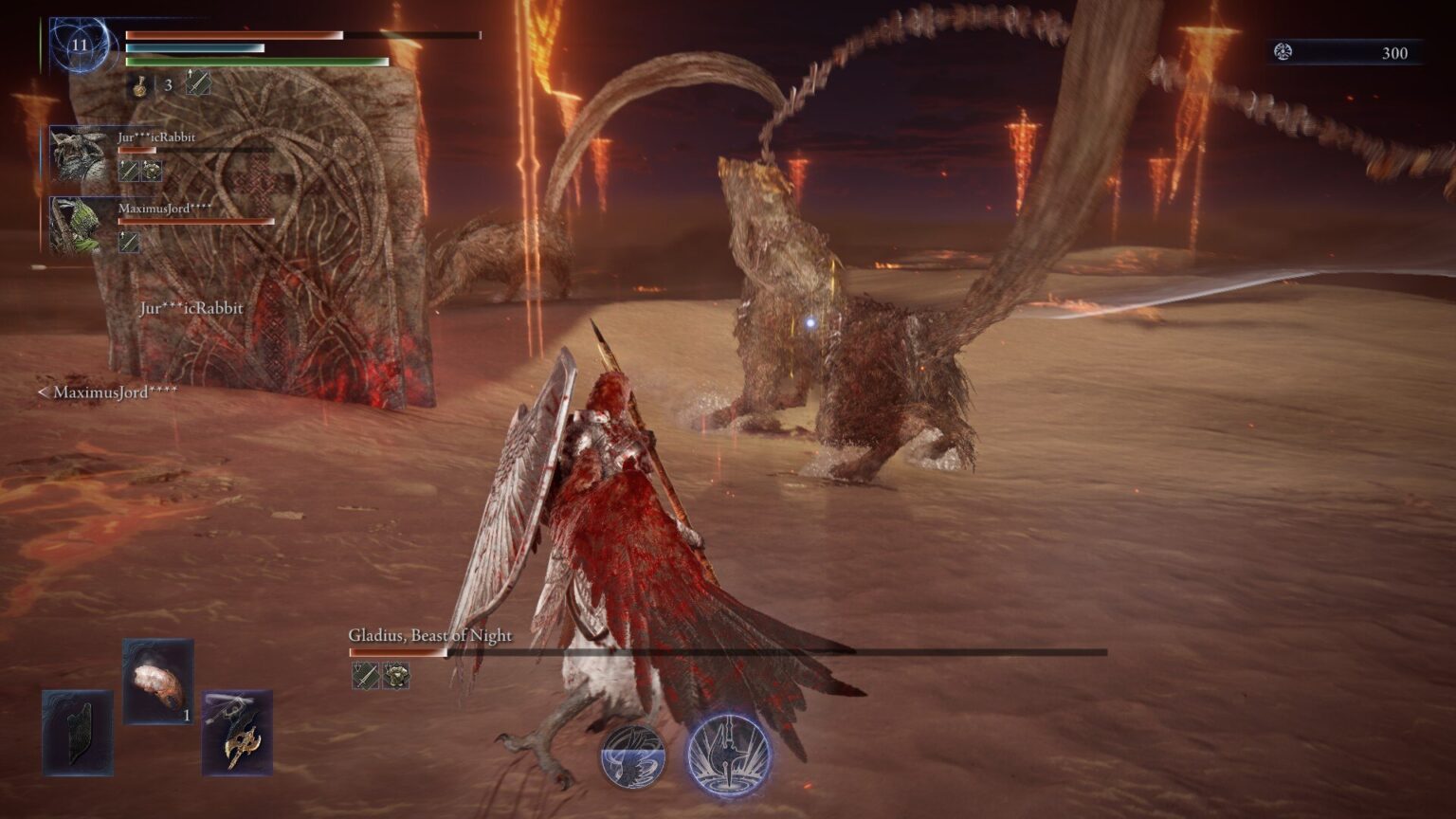Click the sword attack-boost buff icon

(x=197, y=83)
